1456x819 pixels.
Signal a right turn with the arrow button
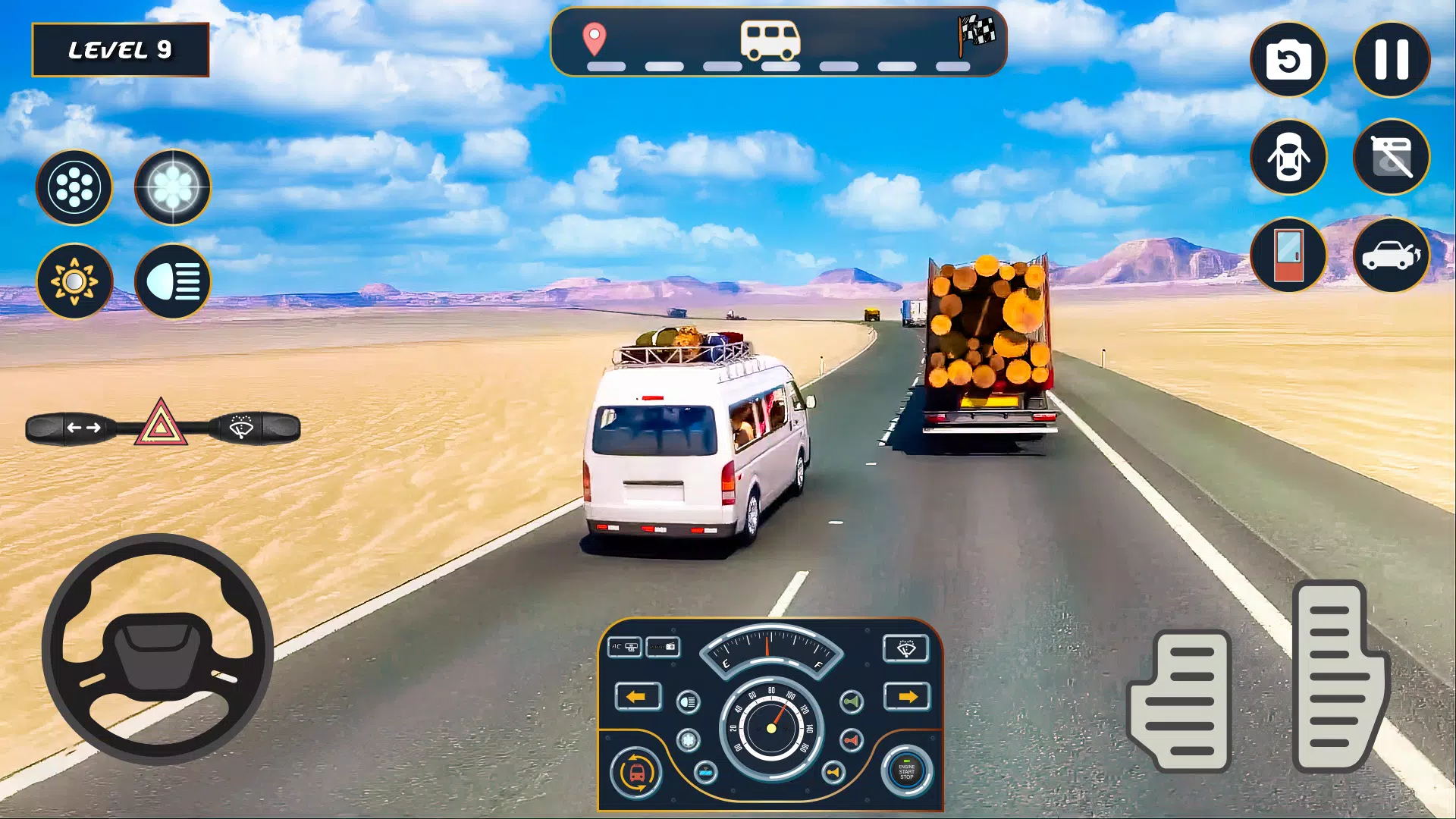coord(908,696)
